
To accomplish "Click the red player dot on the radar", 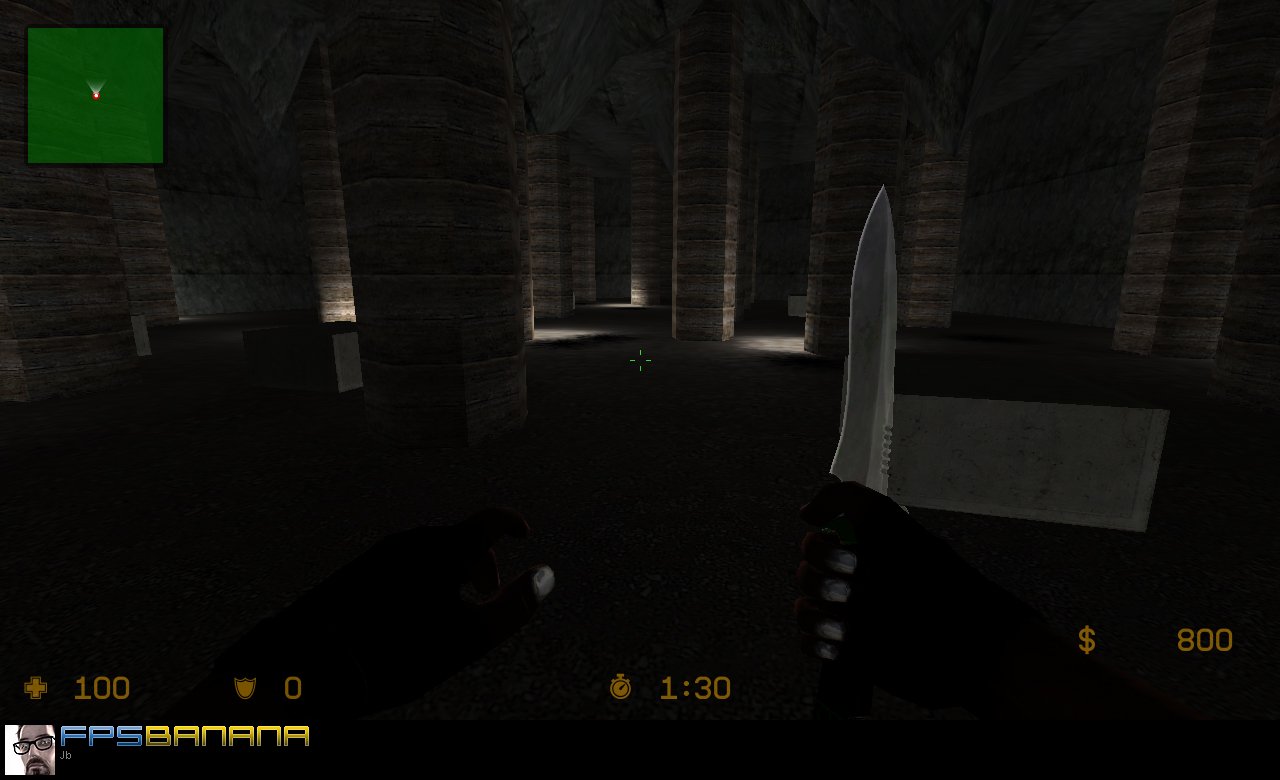I will (x=96, y=95).
